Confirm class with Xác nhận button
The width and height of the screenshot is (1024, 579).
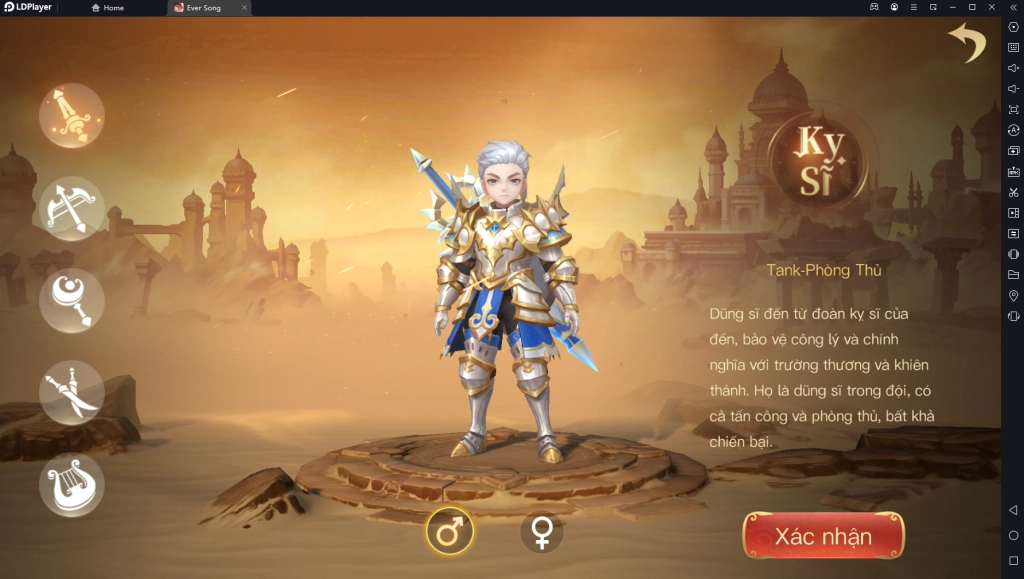click(823, 536)
